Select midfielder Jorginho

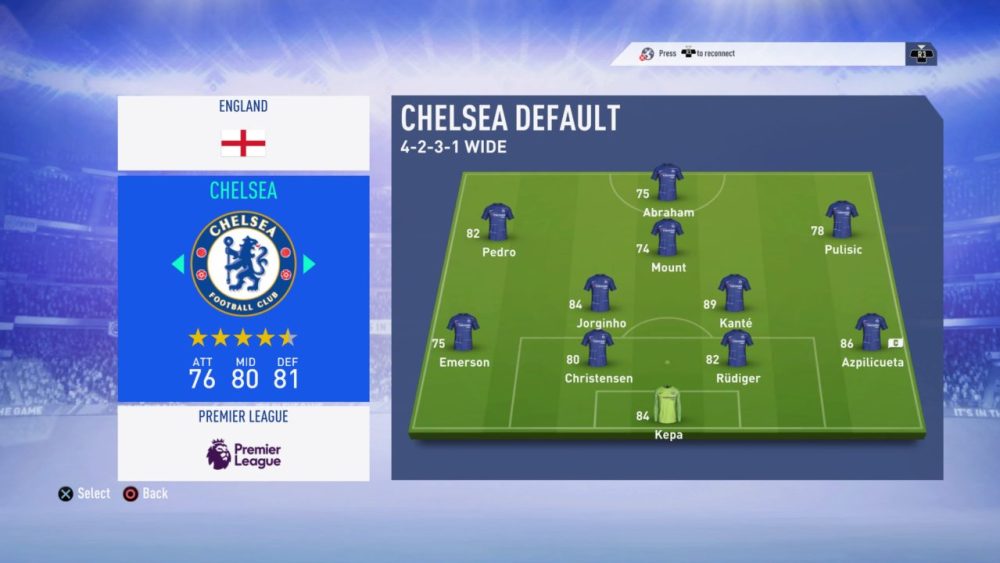[x=600, y=294]
